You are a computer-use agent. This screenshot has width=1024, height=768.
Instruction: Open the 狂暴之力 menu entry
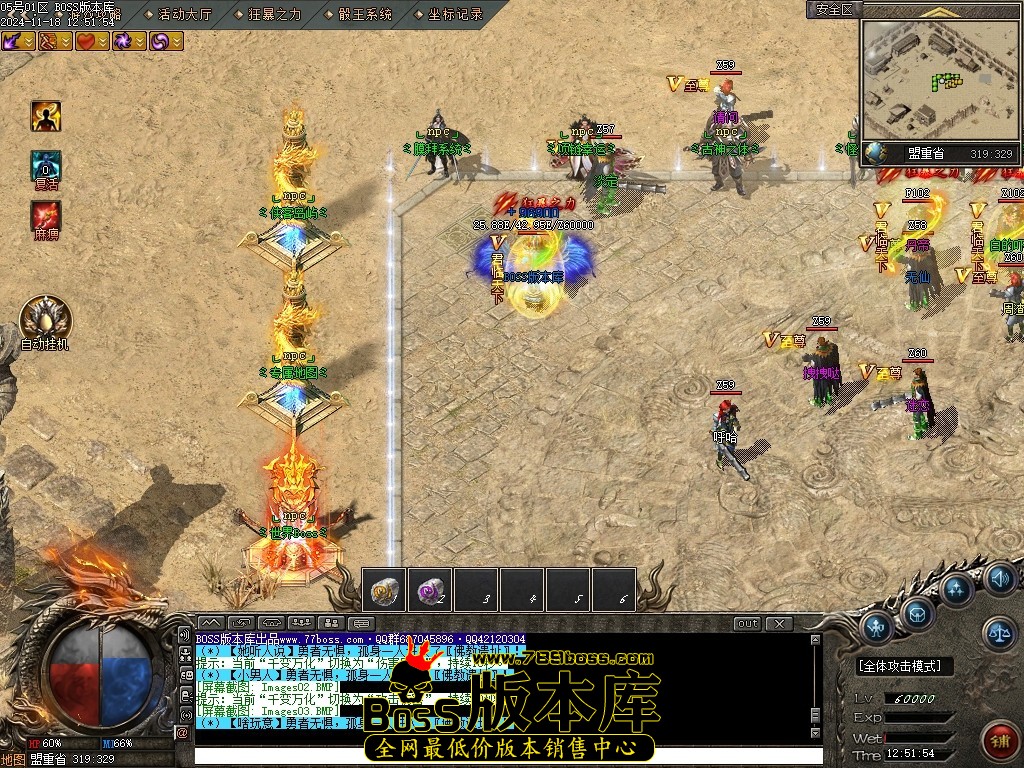point(276,14)
